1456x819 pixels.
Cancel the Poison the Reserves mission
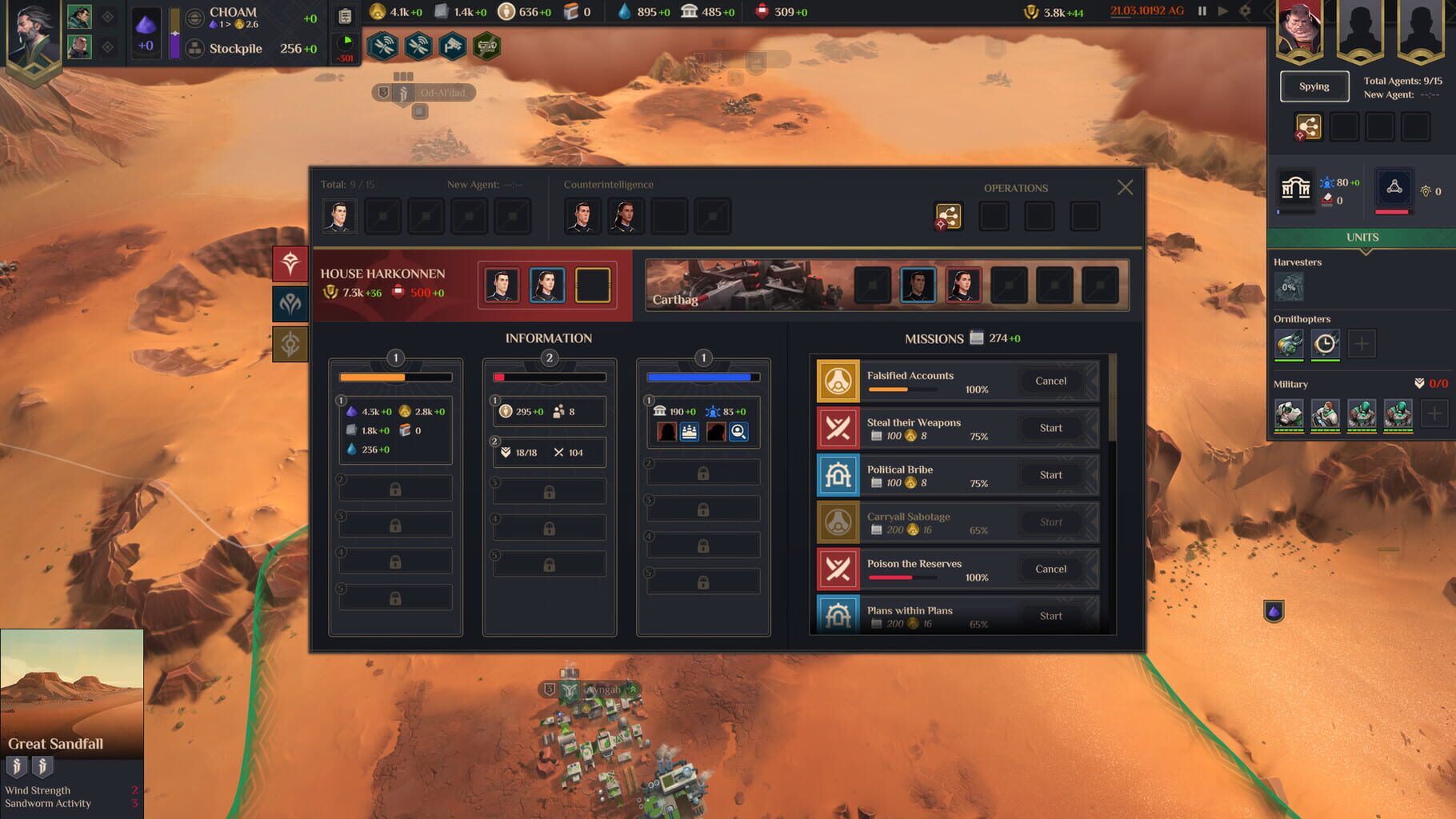pos(1050,569)
